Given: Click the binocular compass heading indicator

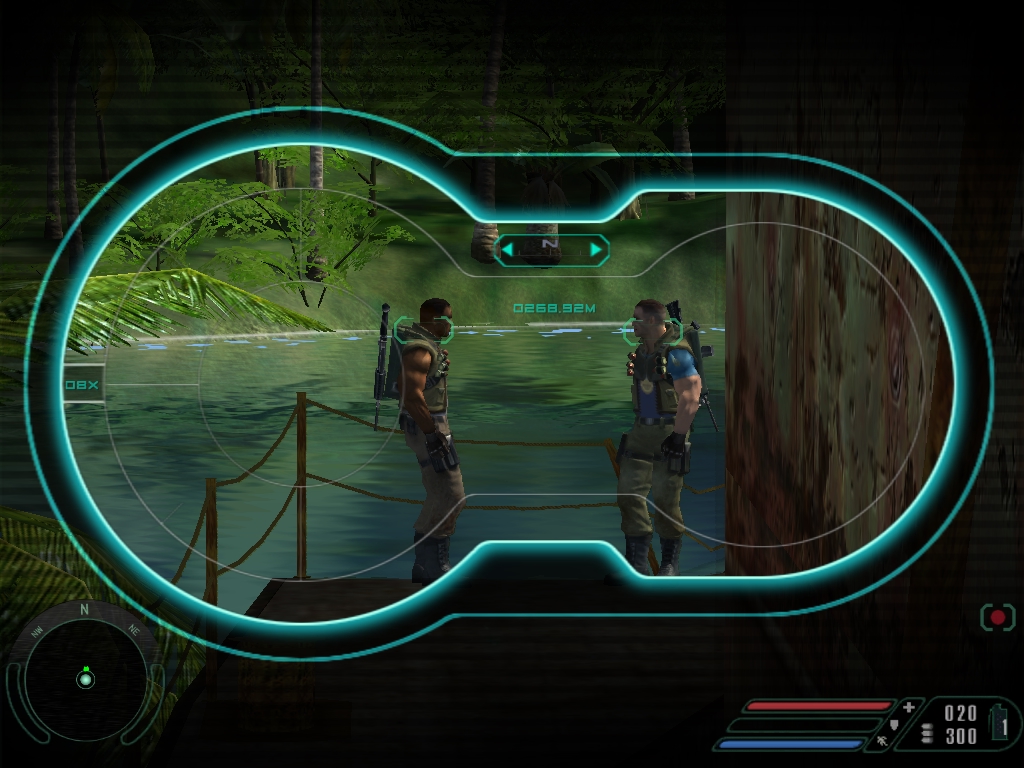Looking at the screenshot, I should click(x=552, y=249).
